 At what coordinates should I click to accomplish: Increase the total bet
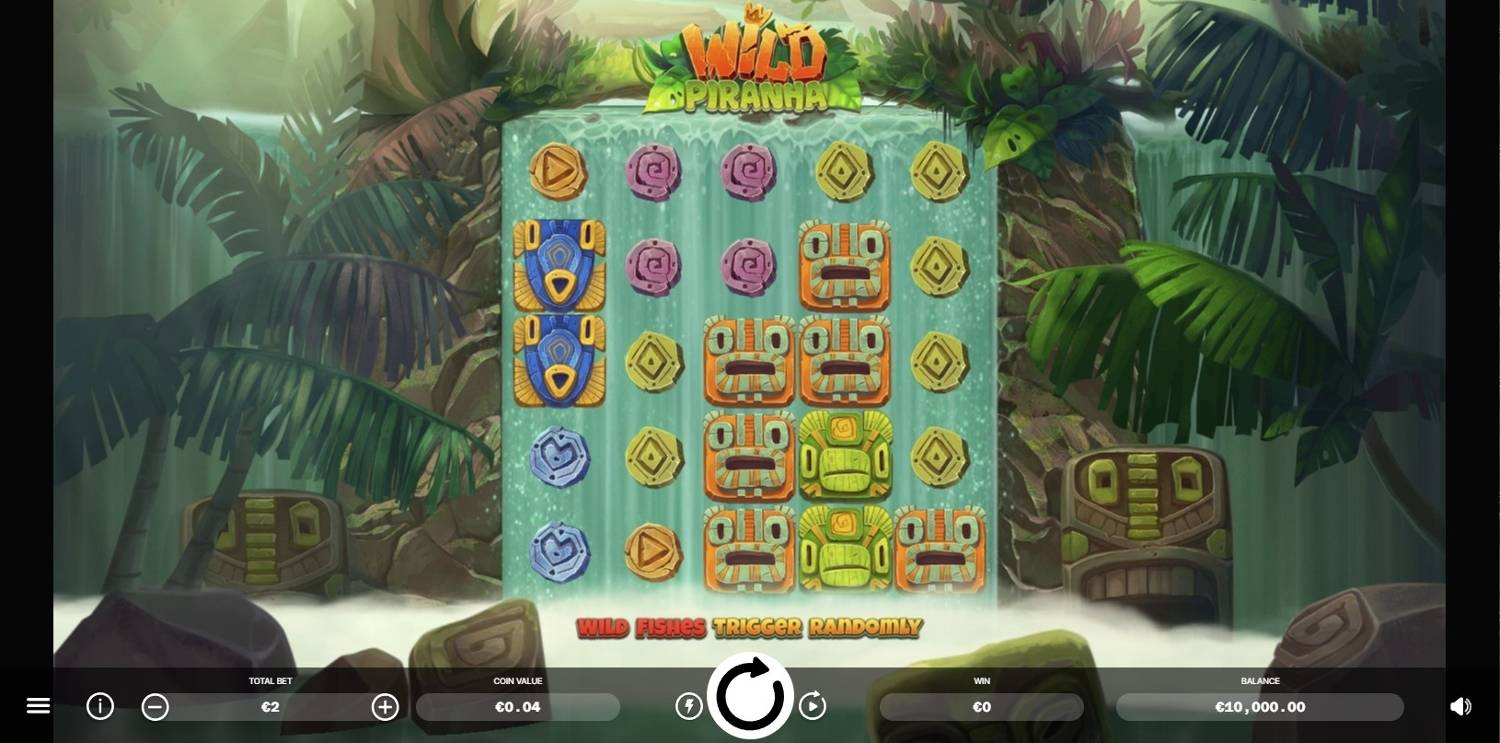[385, 707]
